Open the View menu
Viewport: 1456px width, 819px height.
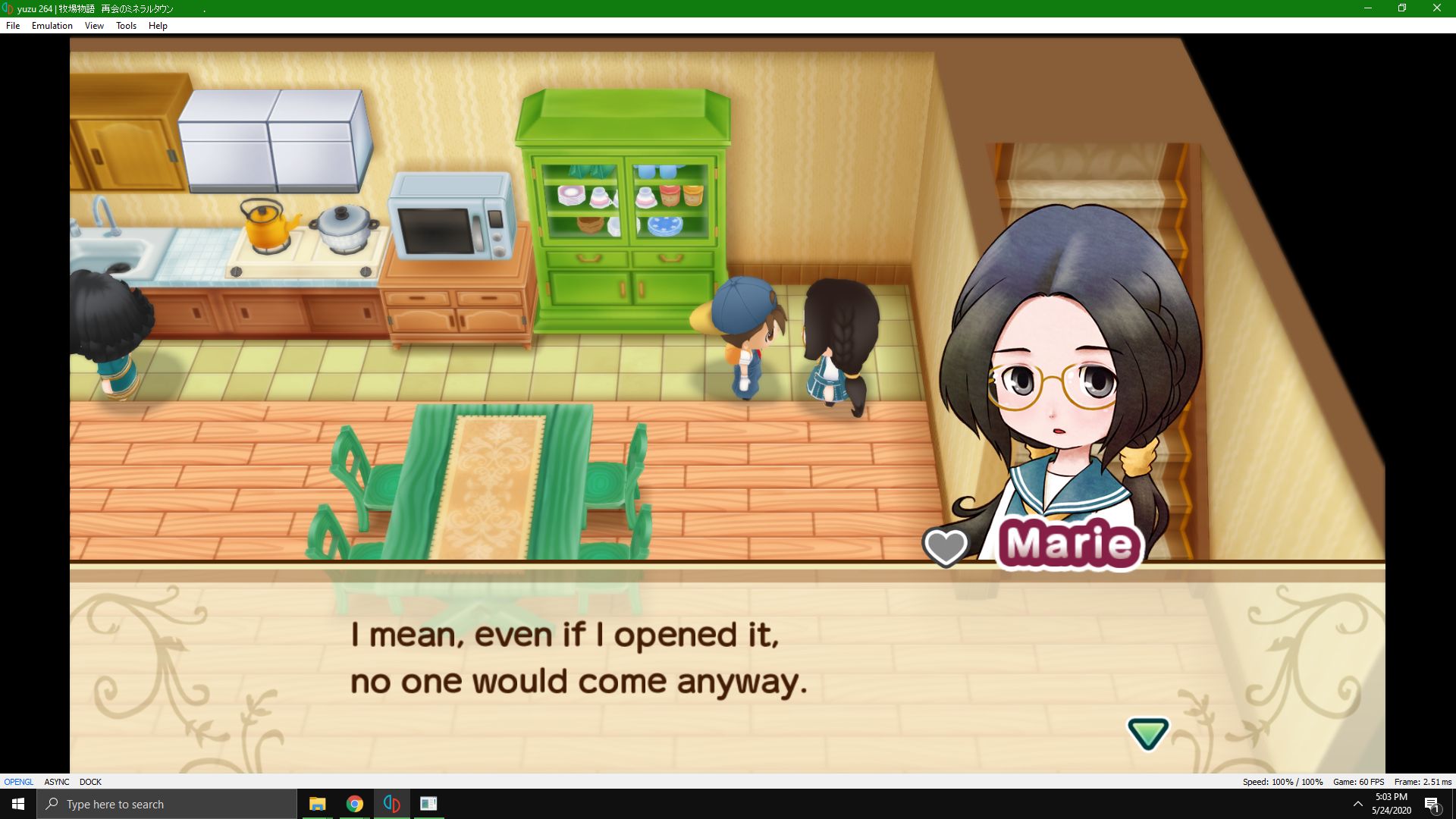click(93, 25)
